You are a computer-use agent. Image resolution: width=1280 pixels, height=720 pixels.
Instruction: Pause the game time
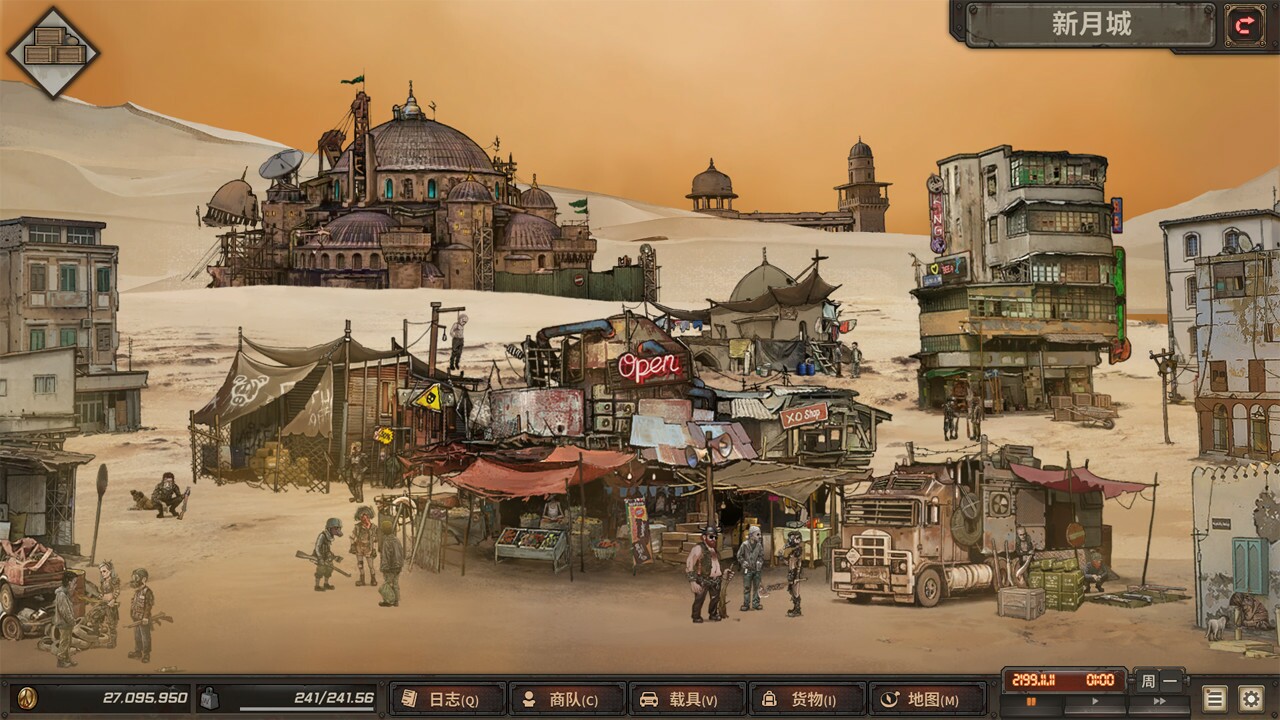1032,700
